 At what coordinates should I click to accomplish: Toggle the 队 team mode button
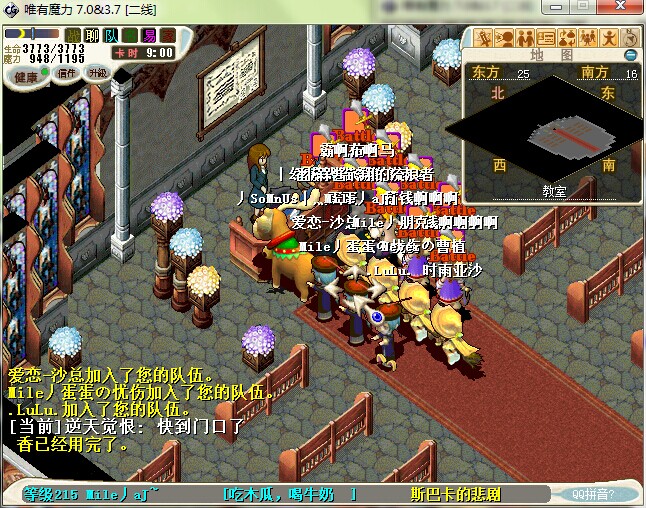111,35
